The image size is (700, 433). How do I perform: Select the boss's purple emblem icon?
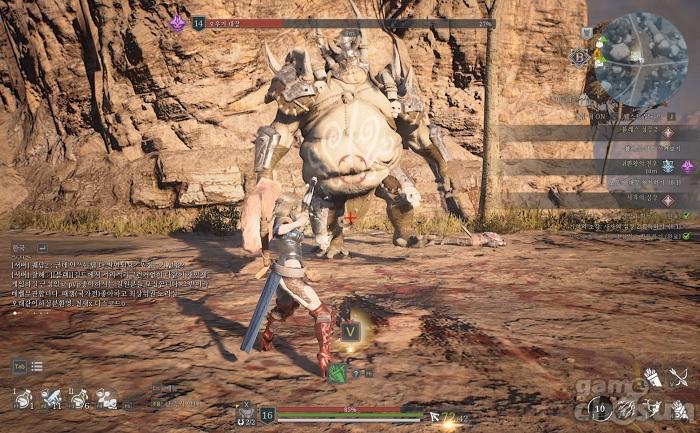coord(178,22)
